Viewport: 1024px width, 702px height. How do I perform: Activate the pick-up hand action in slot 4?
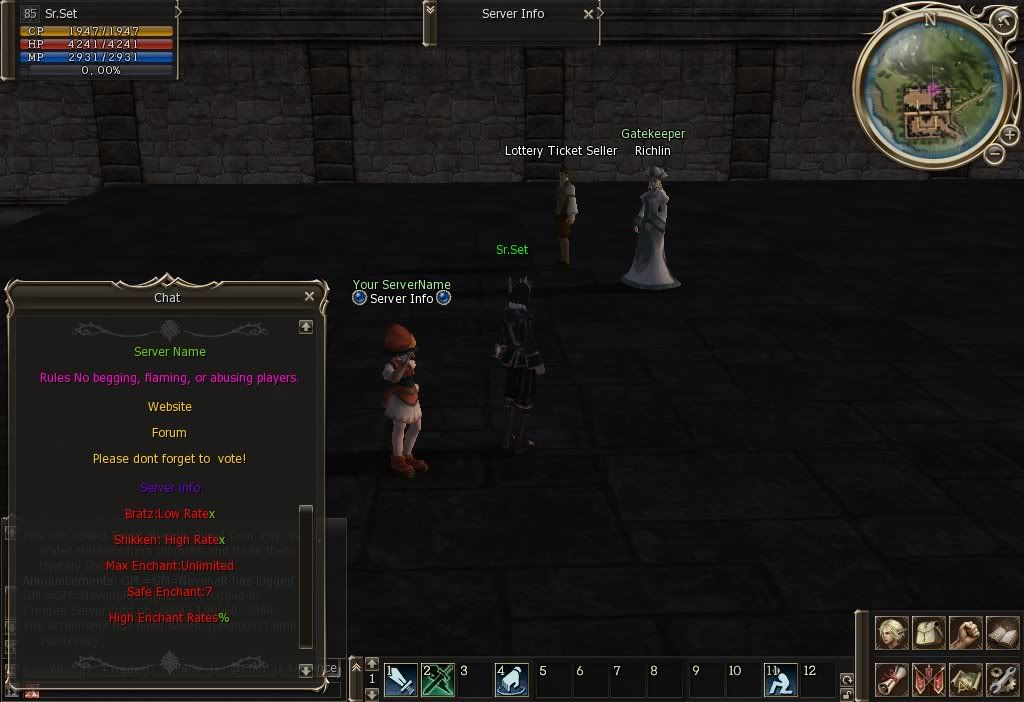(511, 679)
